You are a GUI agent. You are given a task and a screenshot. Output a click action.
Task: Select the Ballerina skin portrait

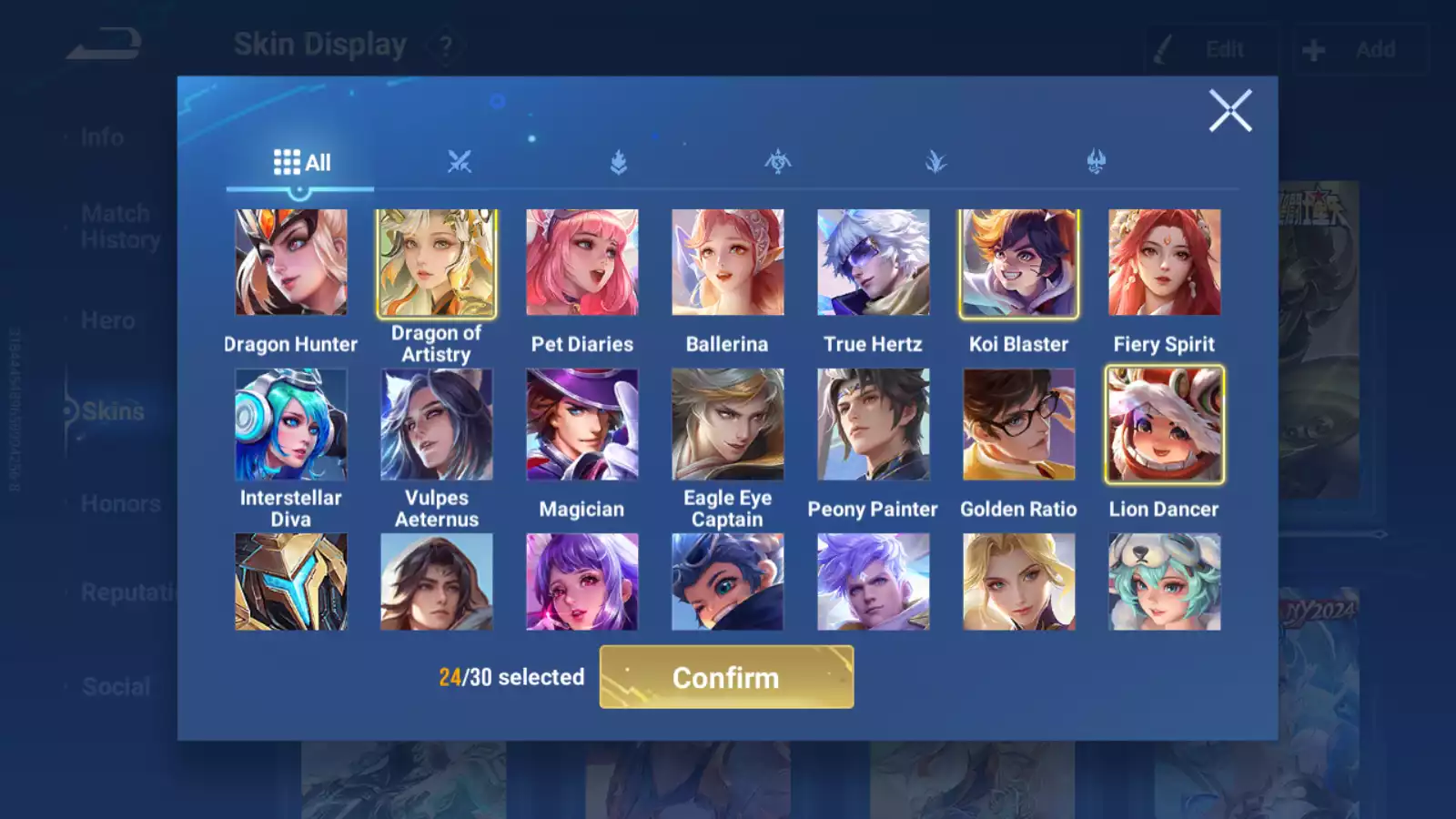point(728,262)
